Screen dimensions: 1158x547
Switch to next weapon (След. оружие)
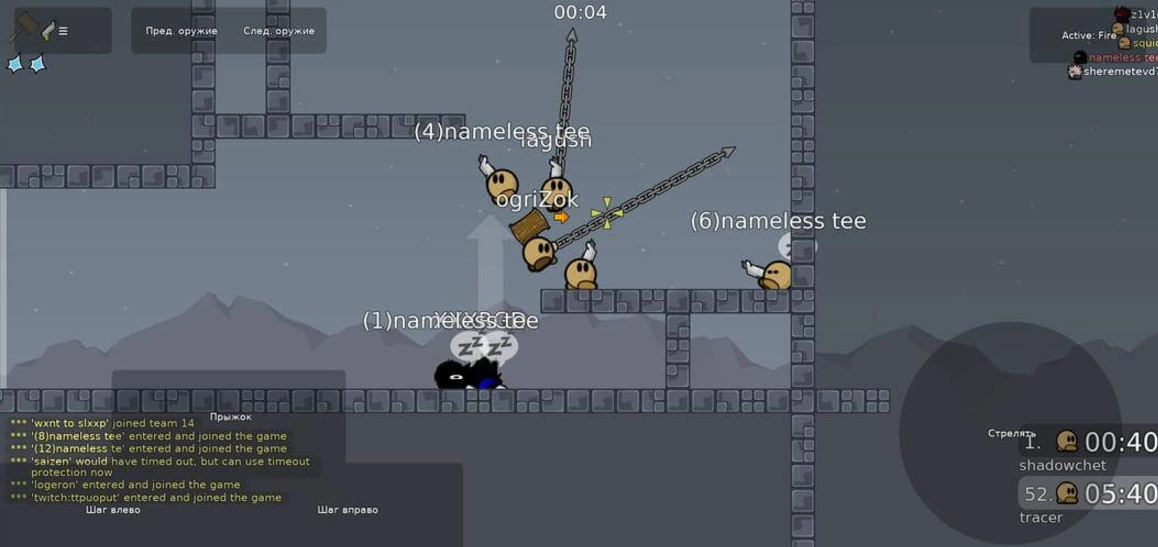point(278,31)
